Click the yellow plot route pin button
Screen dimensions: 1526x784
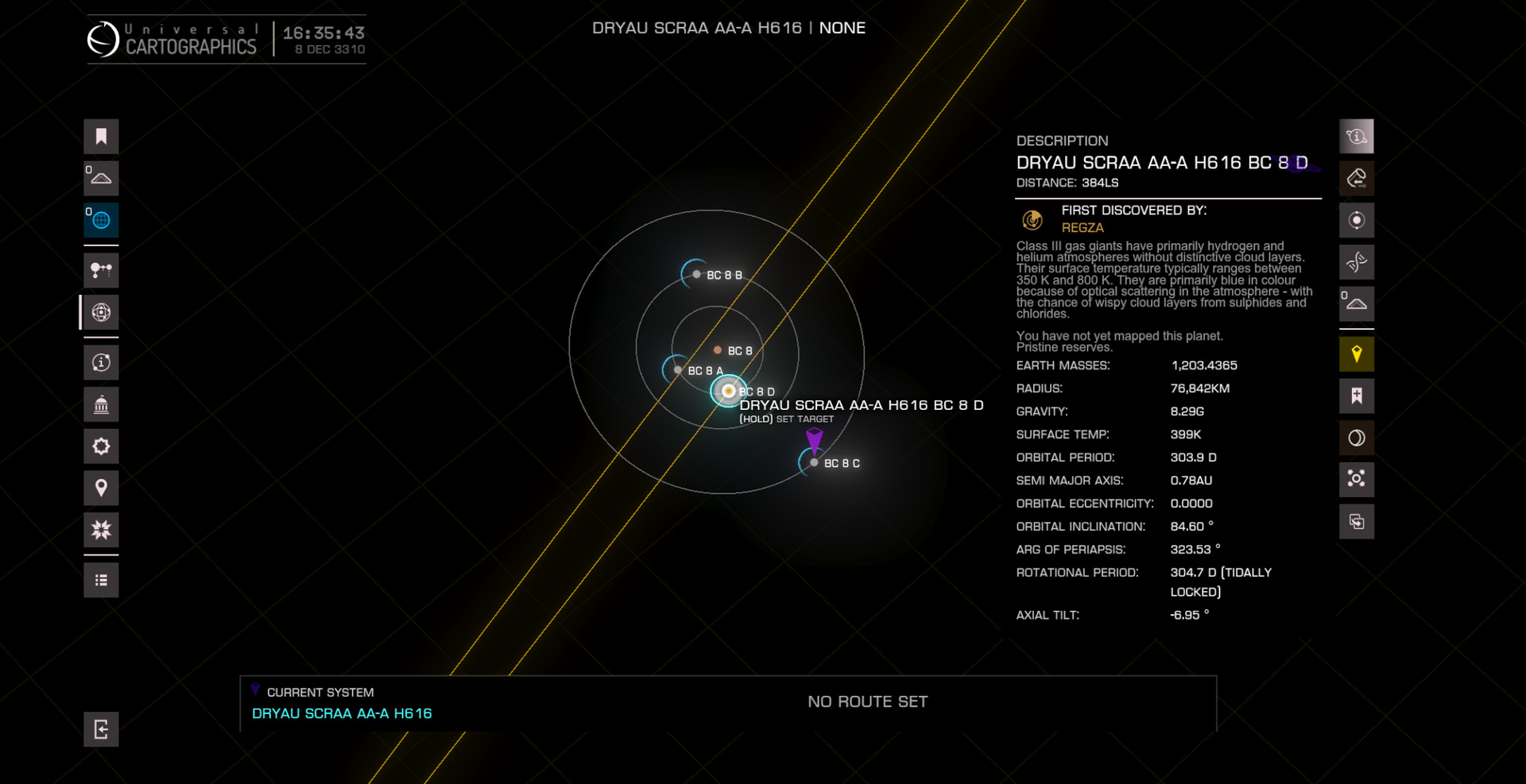coord(1356,354)
